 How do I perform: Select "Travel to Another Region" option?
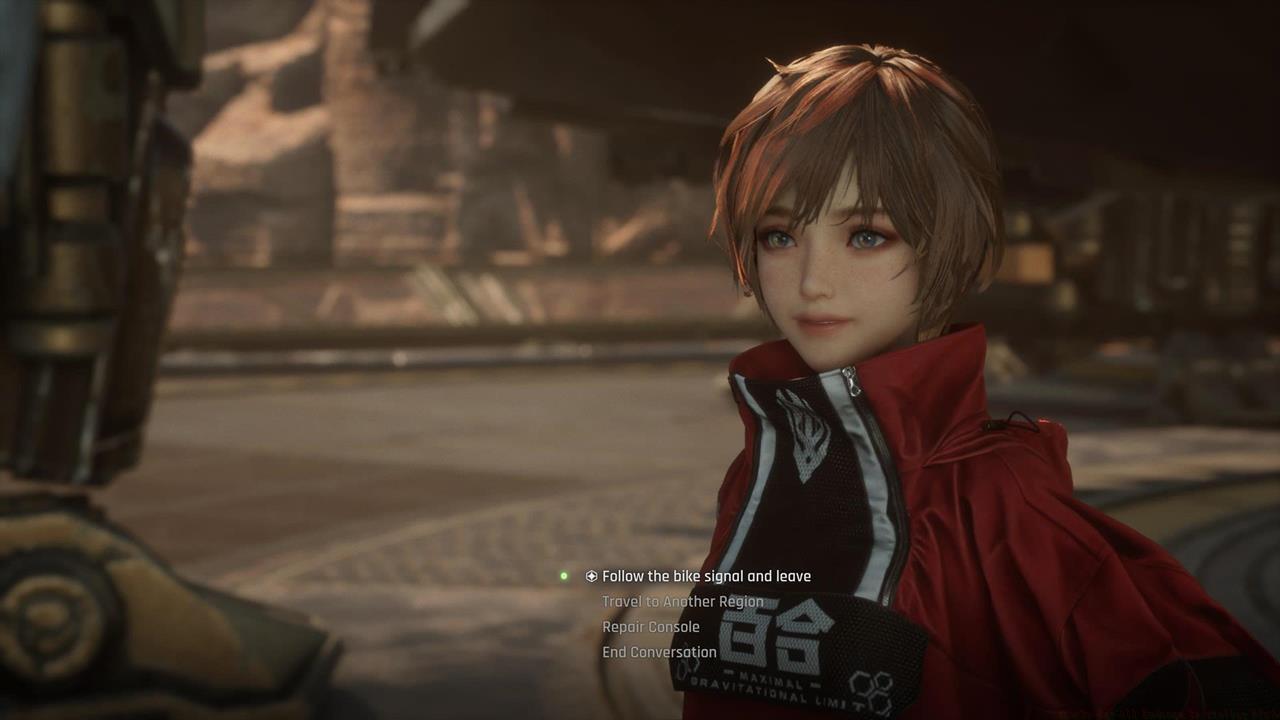(x=682, y=601)
